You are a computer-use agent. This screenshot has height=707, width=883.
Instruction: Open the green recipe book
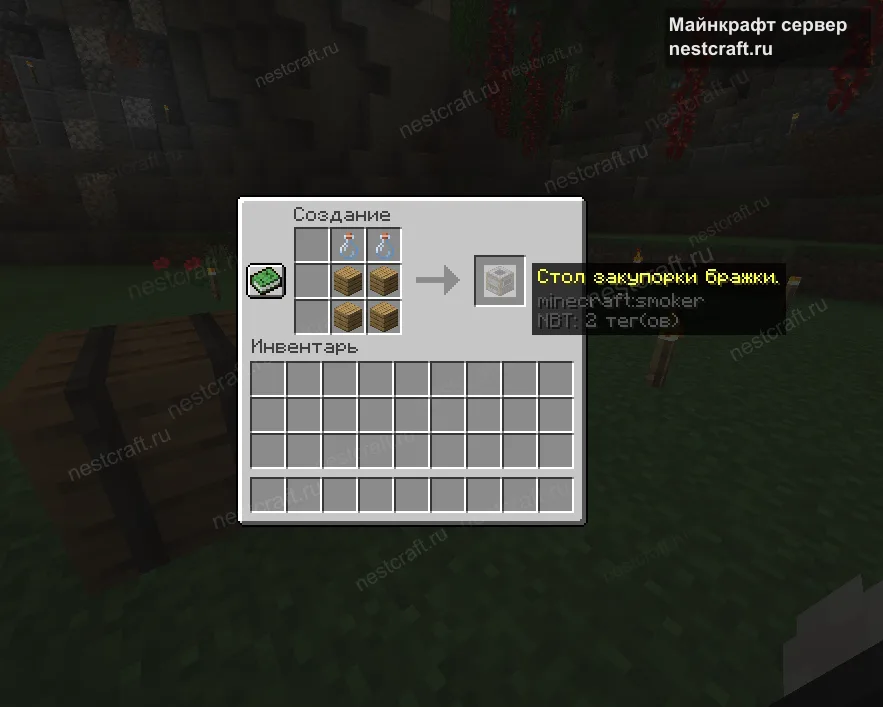(266, 280)
